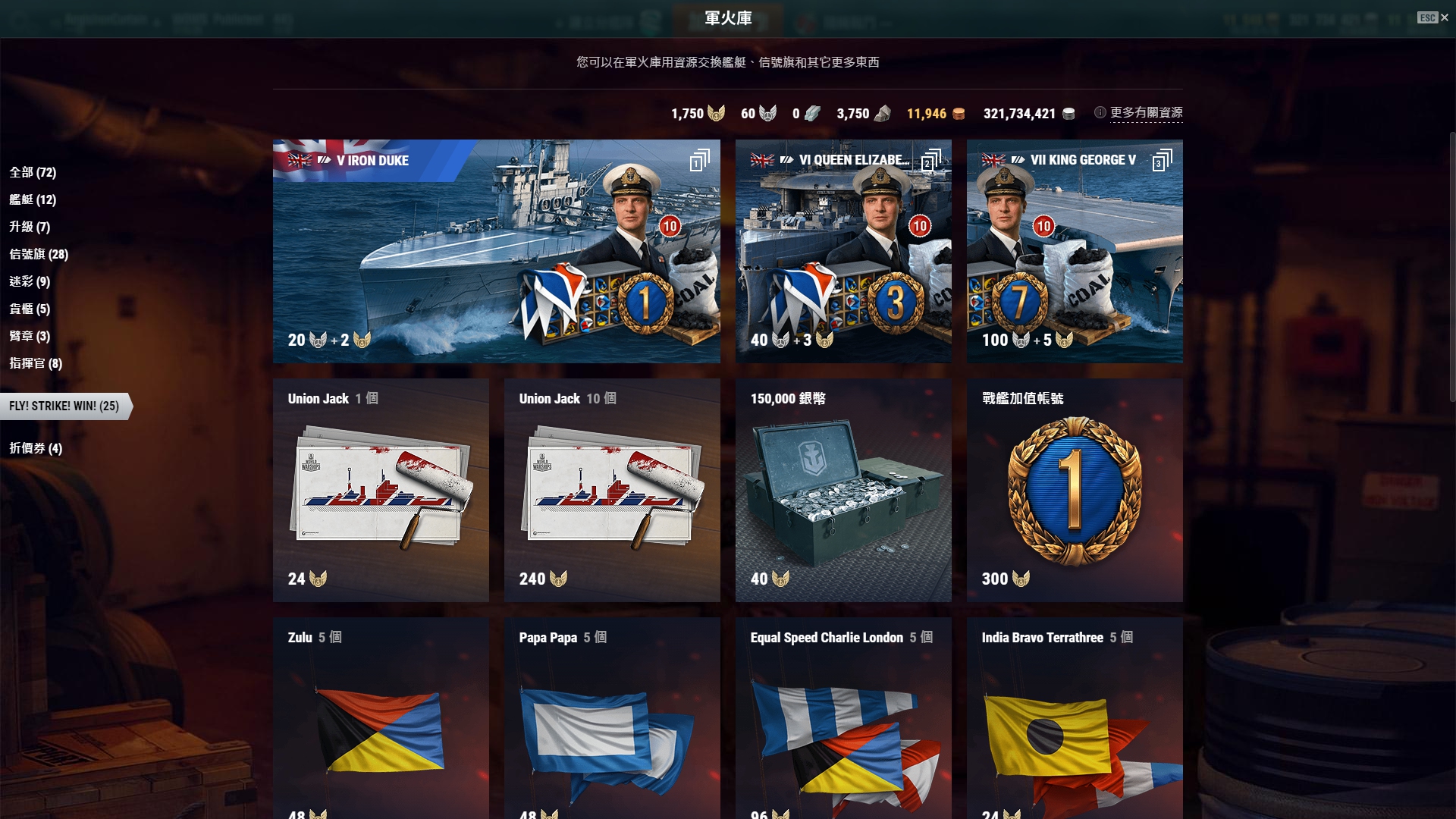
Task: Choose the 迷彩 (9) camouflage category
Action: 30,281
